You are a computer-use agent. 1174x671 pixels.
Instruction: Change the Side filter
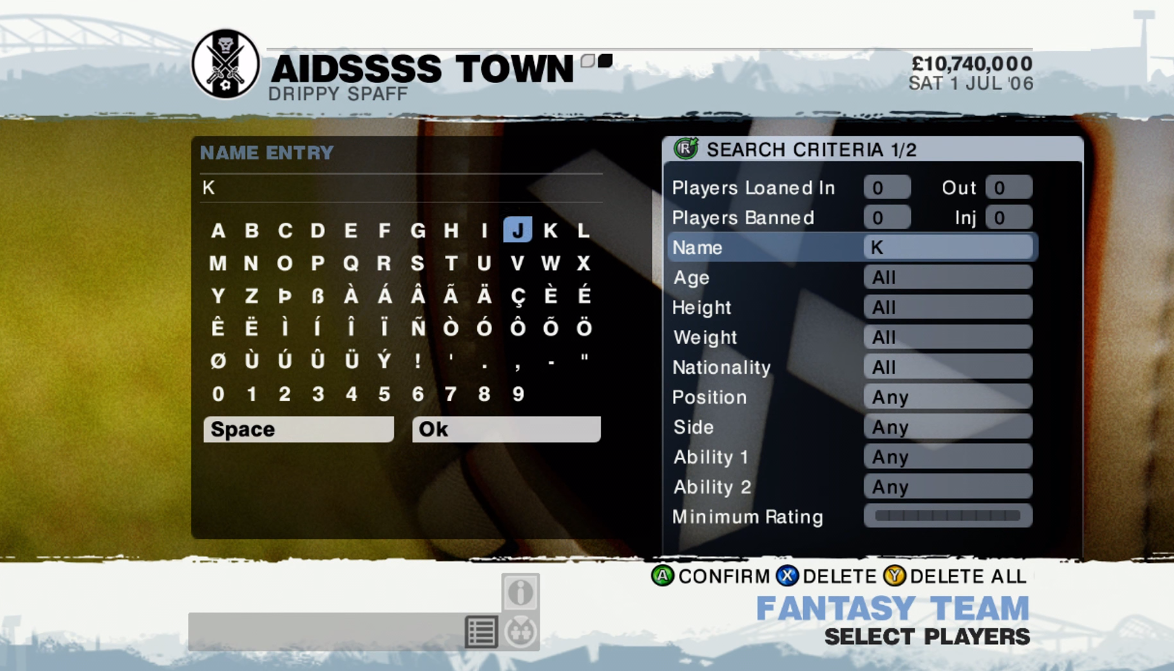click(x=947, y=427)
